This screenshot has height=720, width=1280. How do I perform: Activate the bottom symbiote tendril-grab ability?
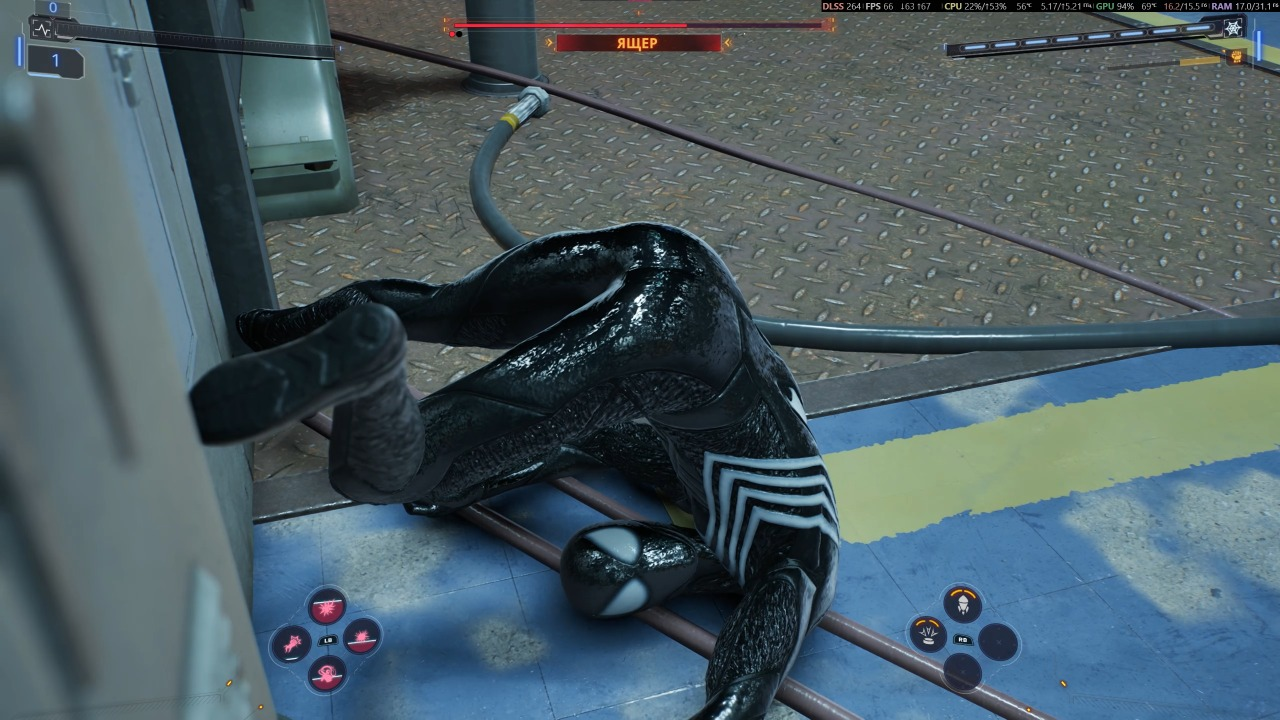tap(327, 673)
